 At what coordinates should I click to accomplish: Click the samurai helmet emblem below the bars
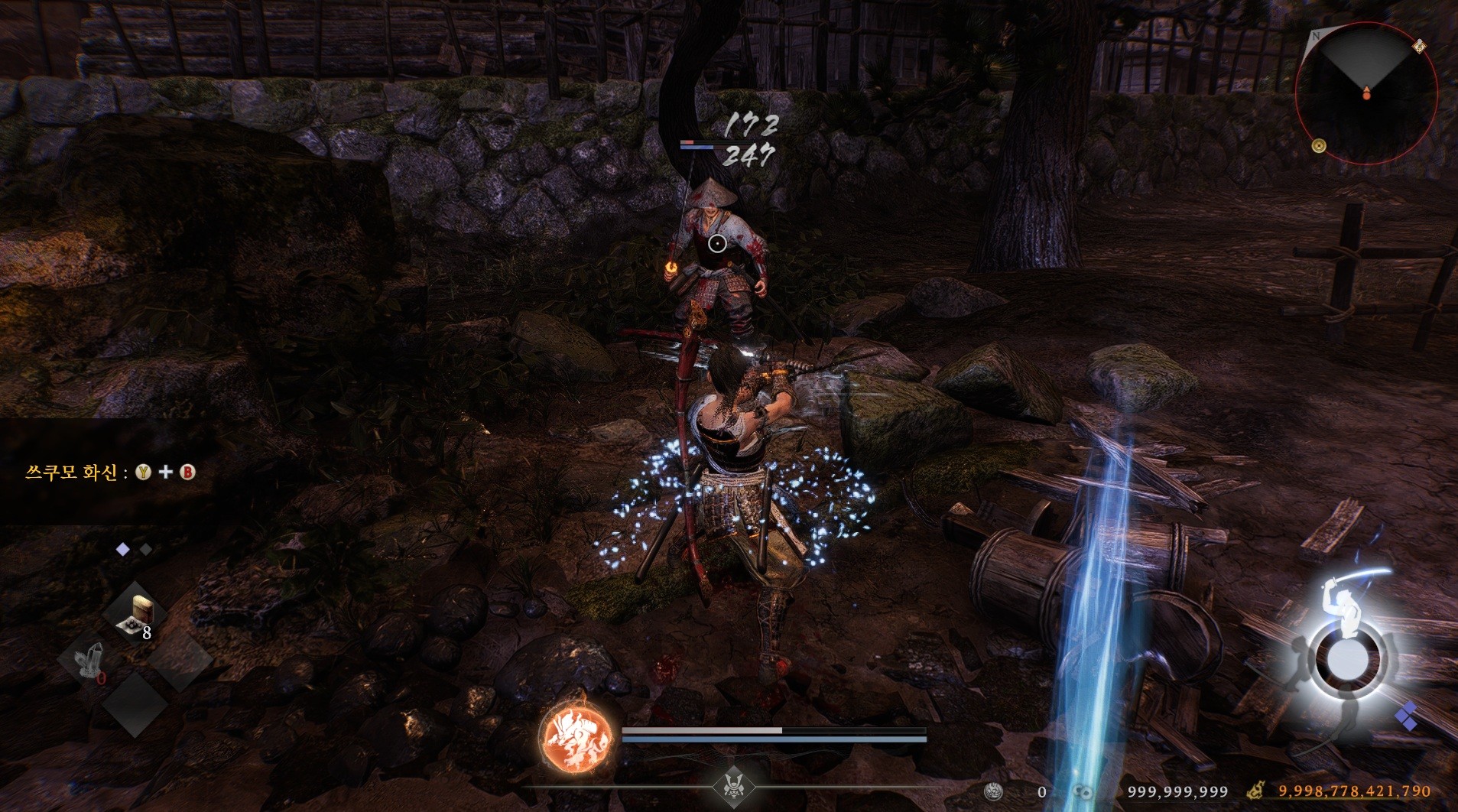tap(735, 786)
